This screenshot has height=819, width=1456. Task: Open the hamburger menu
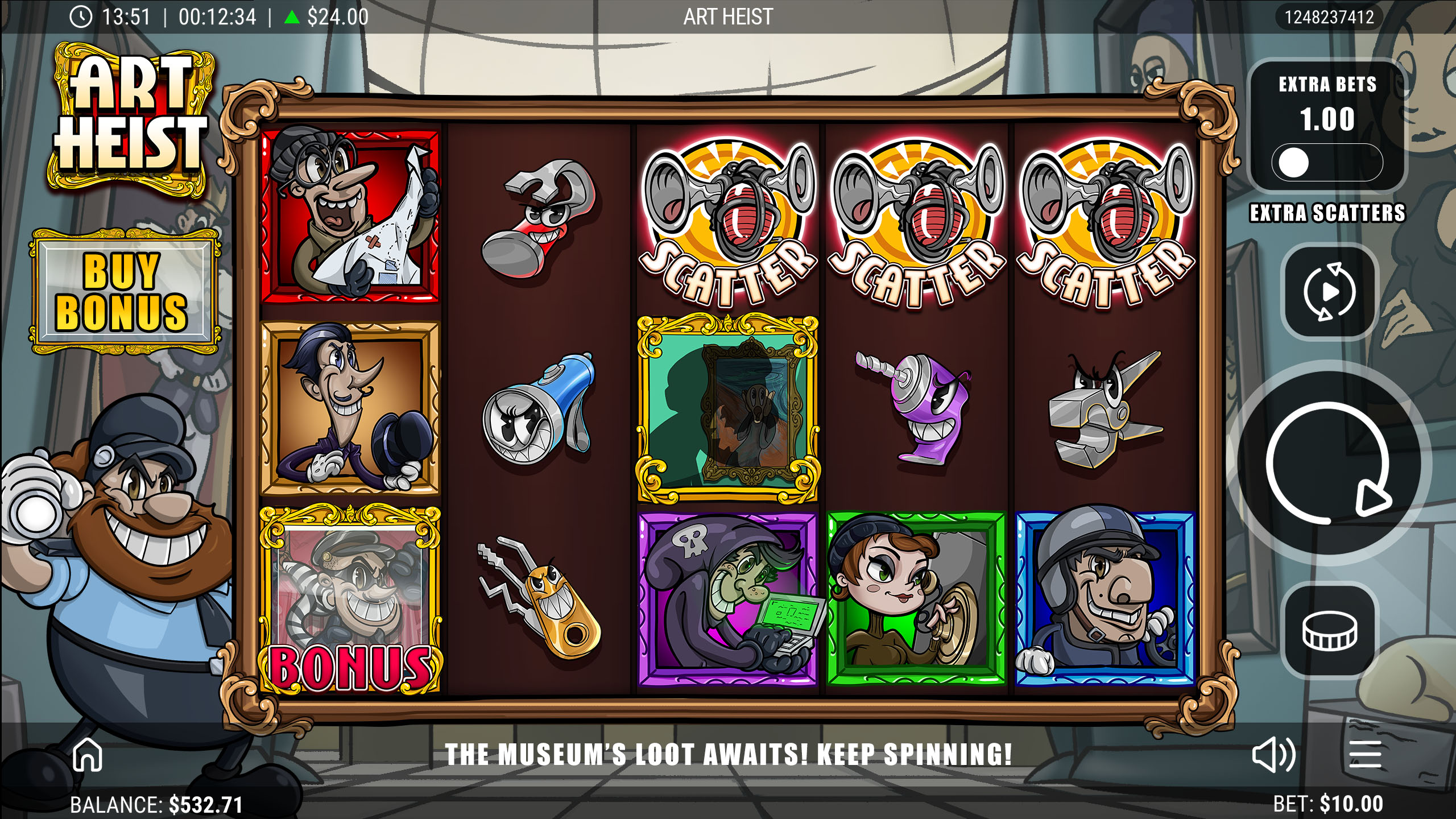pyautogui.click(x=1365, y=755)
